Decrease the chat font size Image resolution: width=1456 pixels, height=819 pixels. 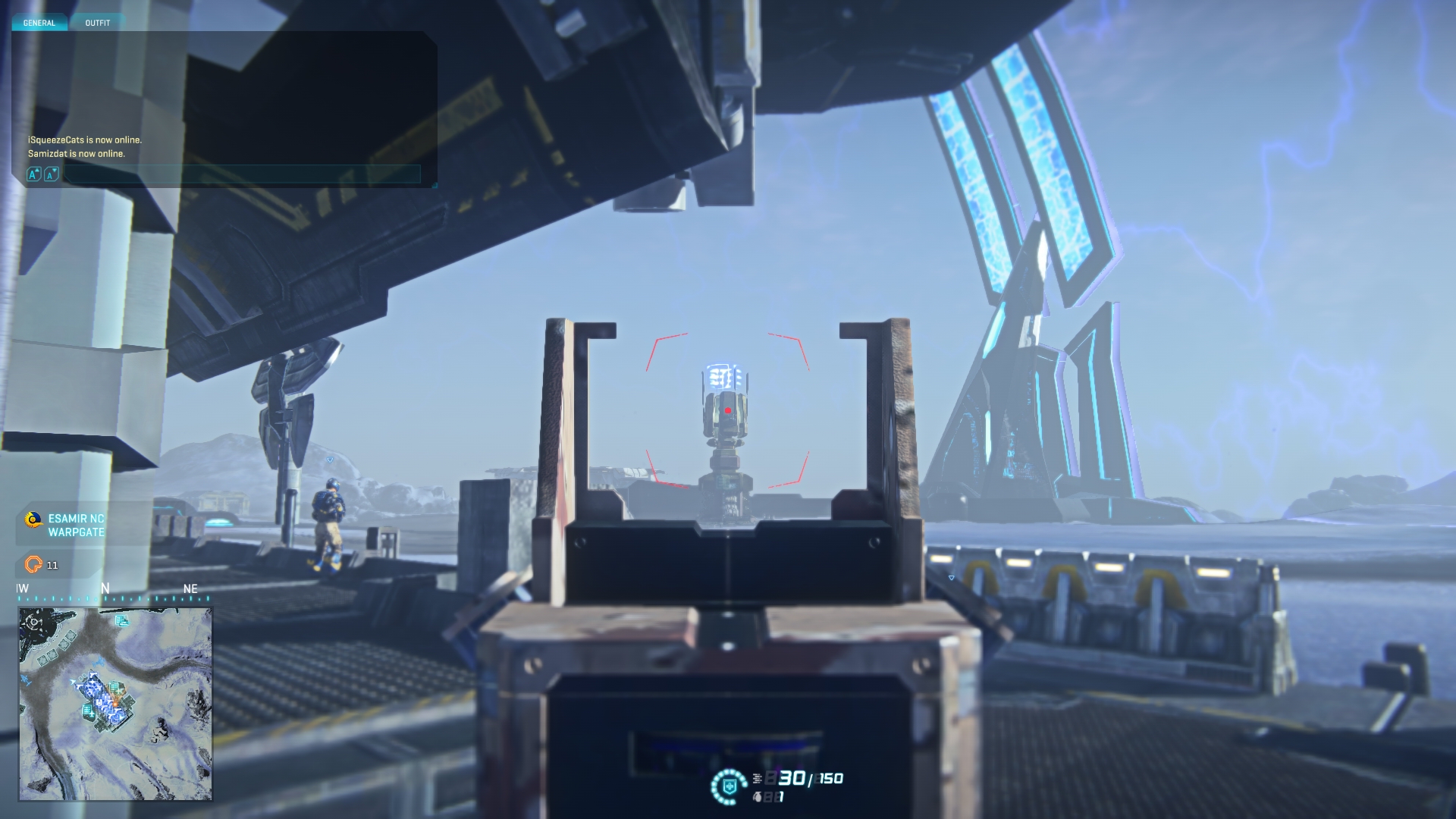pos(51,175)
